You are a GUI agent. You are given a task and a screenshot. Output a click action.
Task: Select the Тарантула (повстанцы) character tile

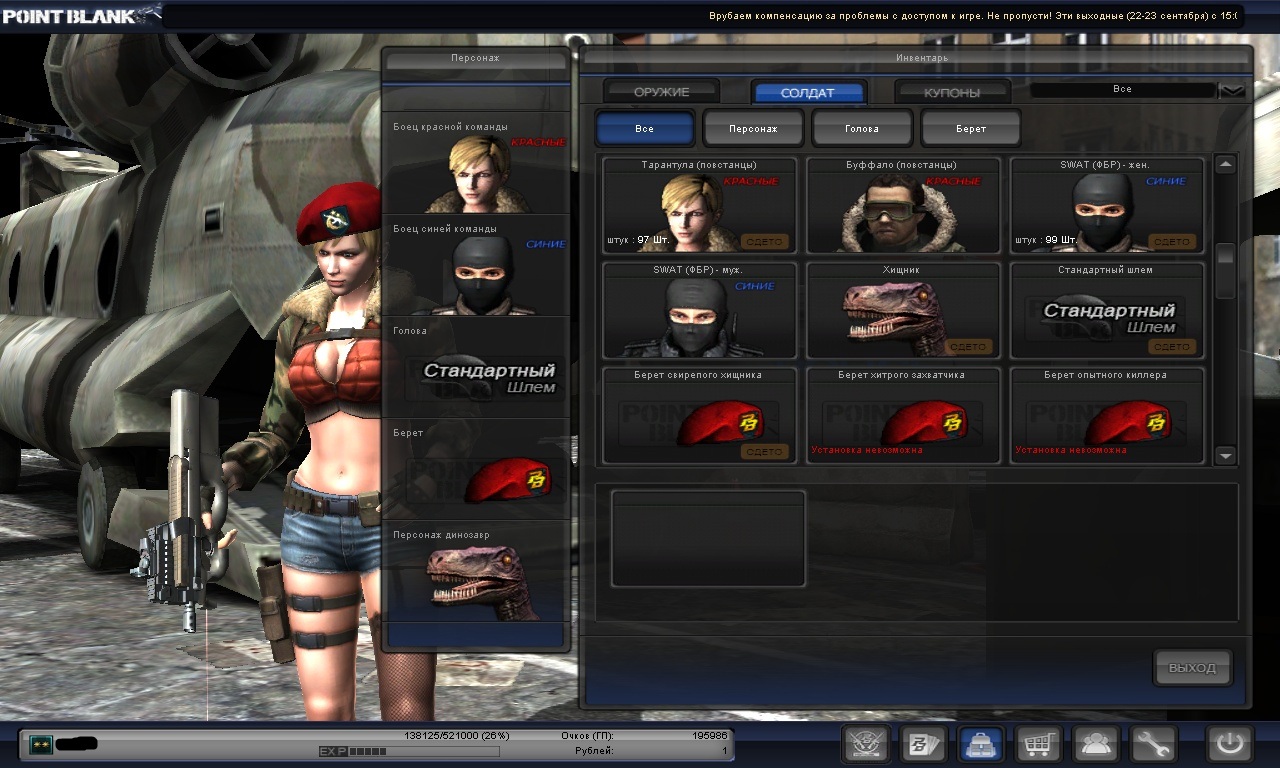click(699, 205)
